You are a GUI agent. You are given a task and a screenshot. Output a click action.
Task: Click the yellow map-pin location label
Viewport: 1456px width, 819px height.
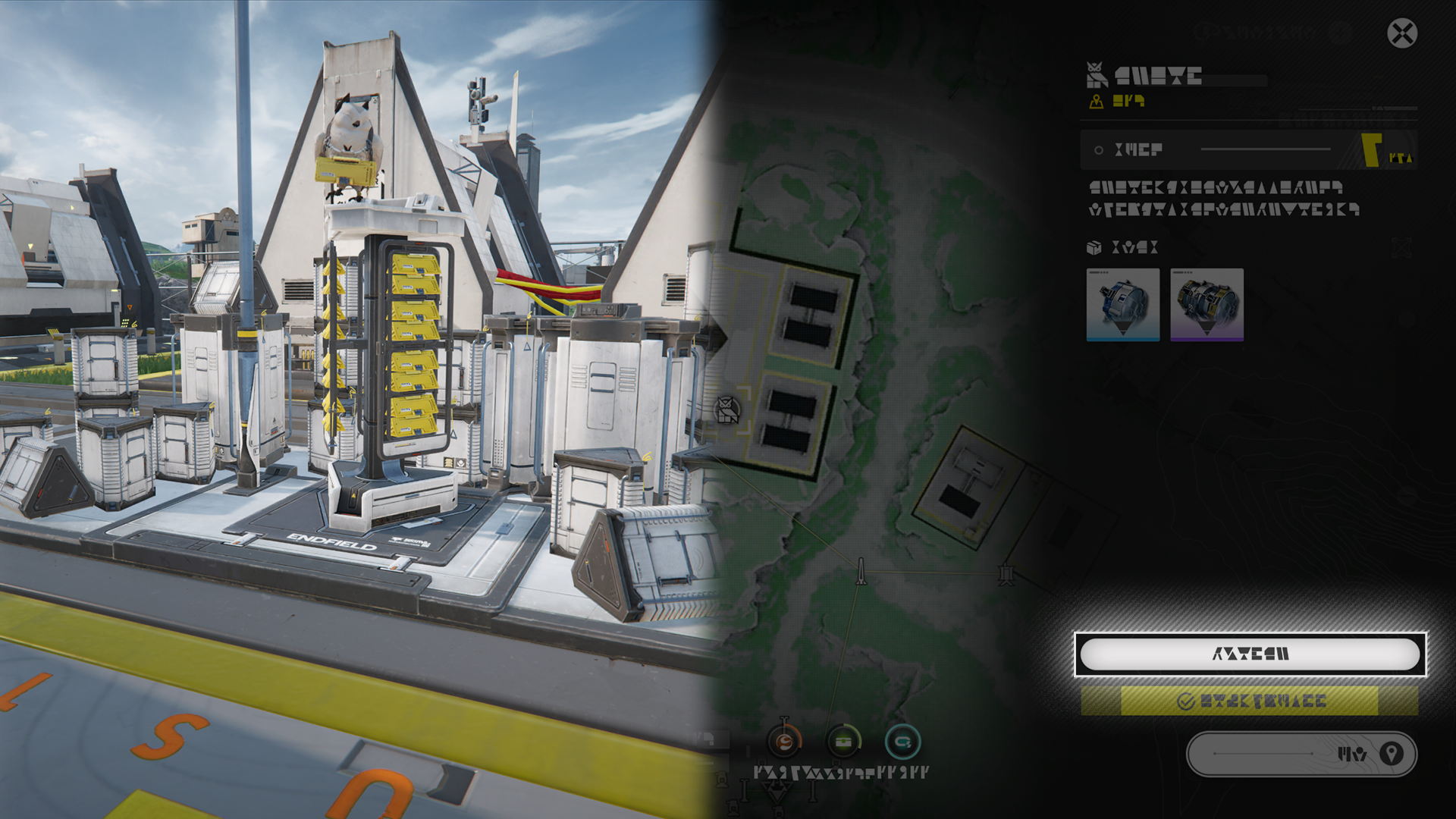coord(1118,101)
